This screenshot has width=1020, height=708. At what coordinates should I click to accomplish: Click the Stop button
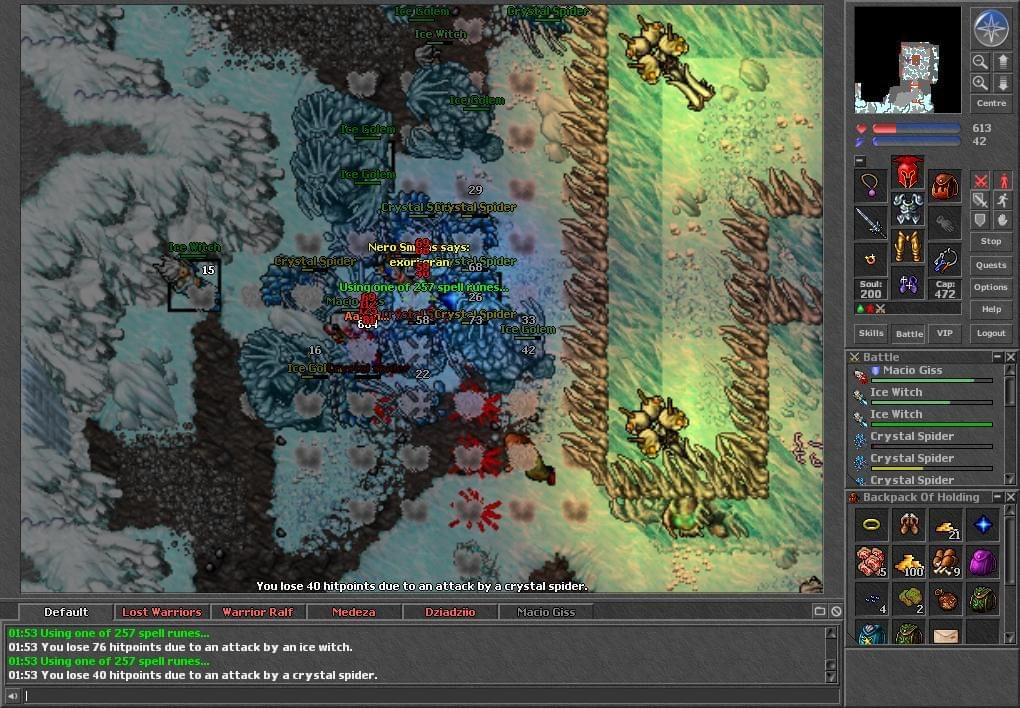990,241
